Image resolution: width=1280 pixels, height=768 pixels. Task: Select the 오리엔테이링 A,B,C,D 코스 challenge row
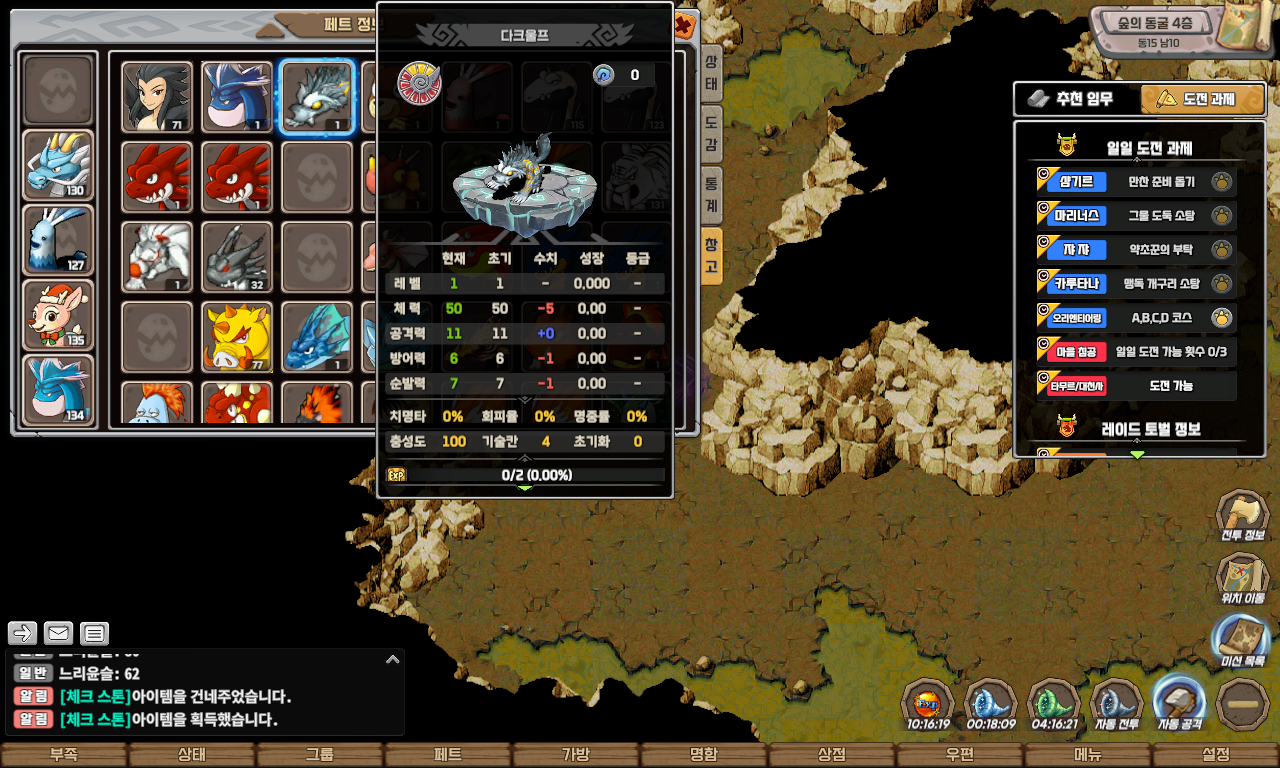[x=1136, y=318]
